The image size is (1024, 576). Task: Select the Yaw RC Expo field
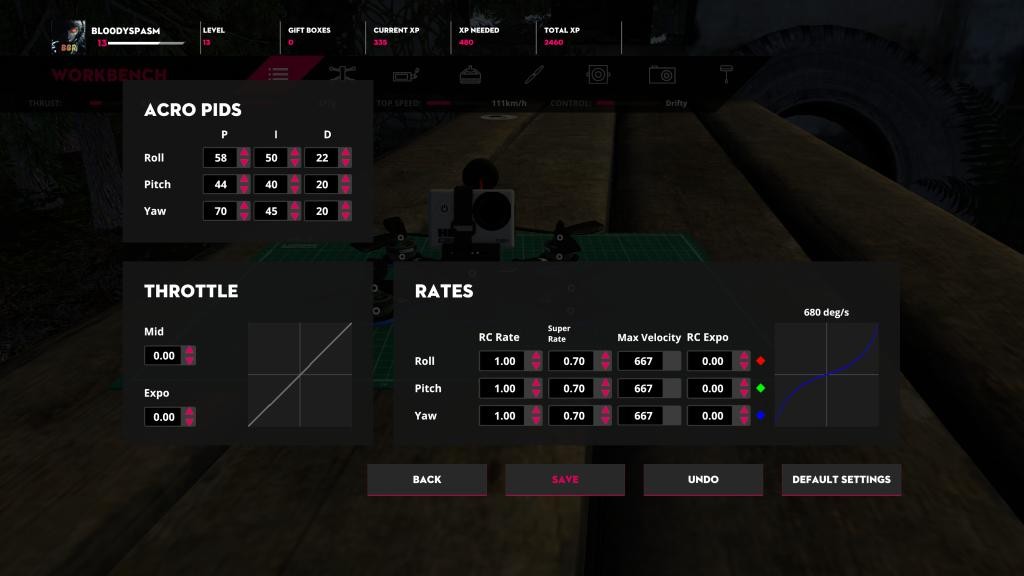[712, 416]
